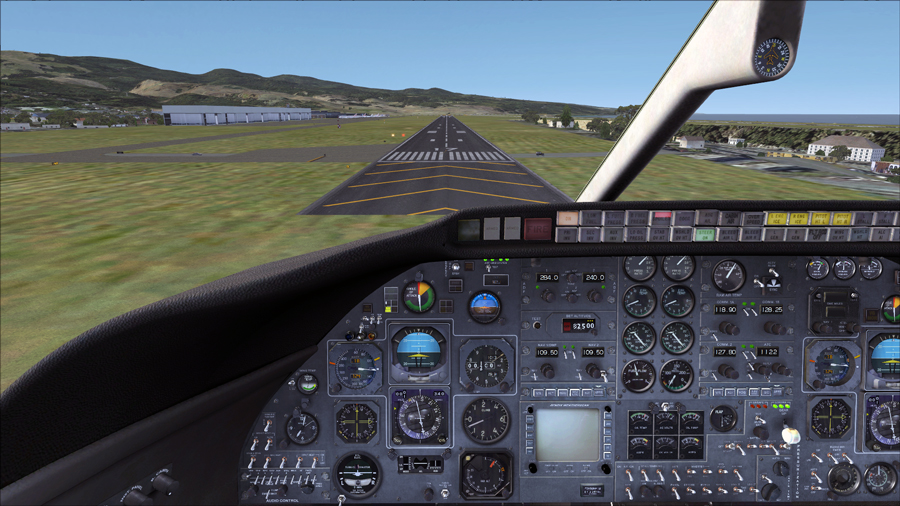The height and width of the screenshot is (506, 900).
Task: Click the pilot's horizontal situation indicator
Action: tap(418, 417)
